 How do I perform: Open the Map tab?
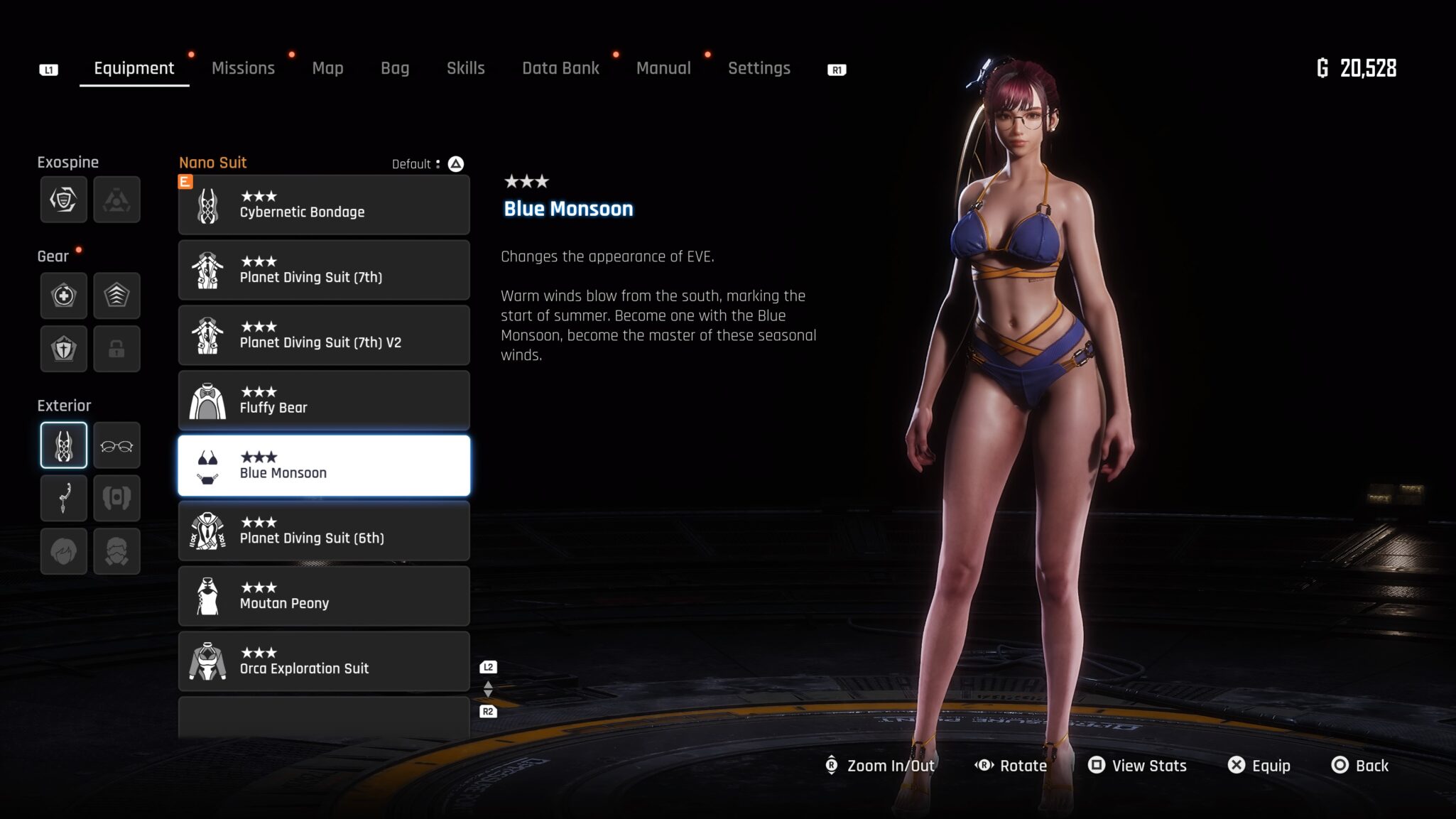(x=327, y=68)
